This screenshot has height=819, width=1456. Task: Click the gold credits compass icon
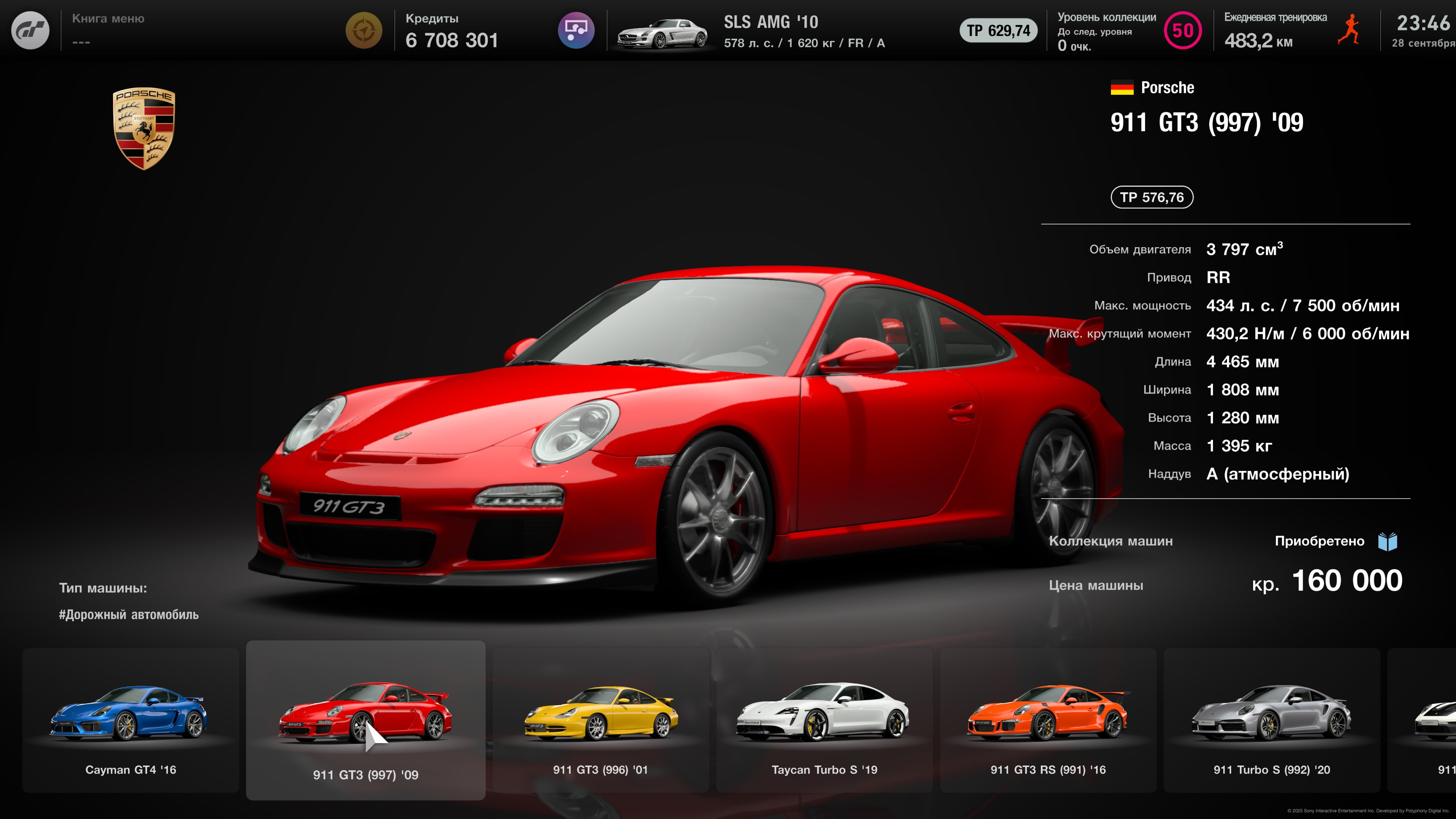(x=364, y=30)
